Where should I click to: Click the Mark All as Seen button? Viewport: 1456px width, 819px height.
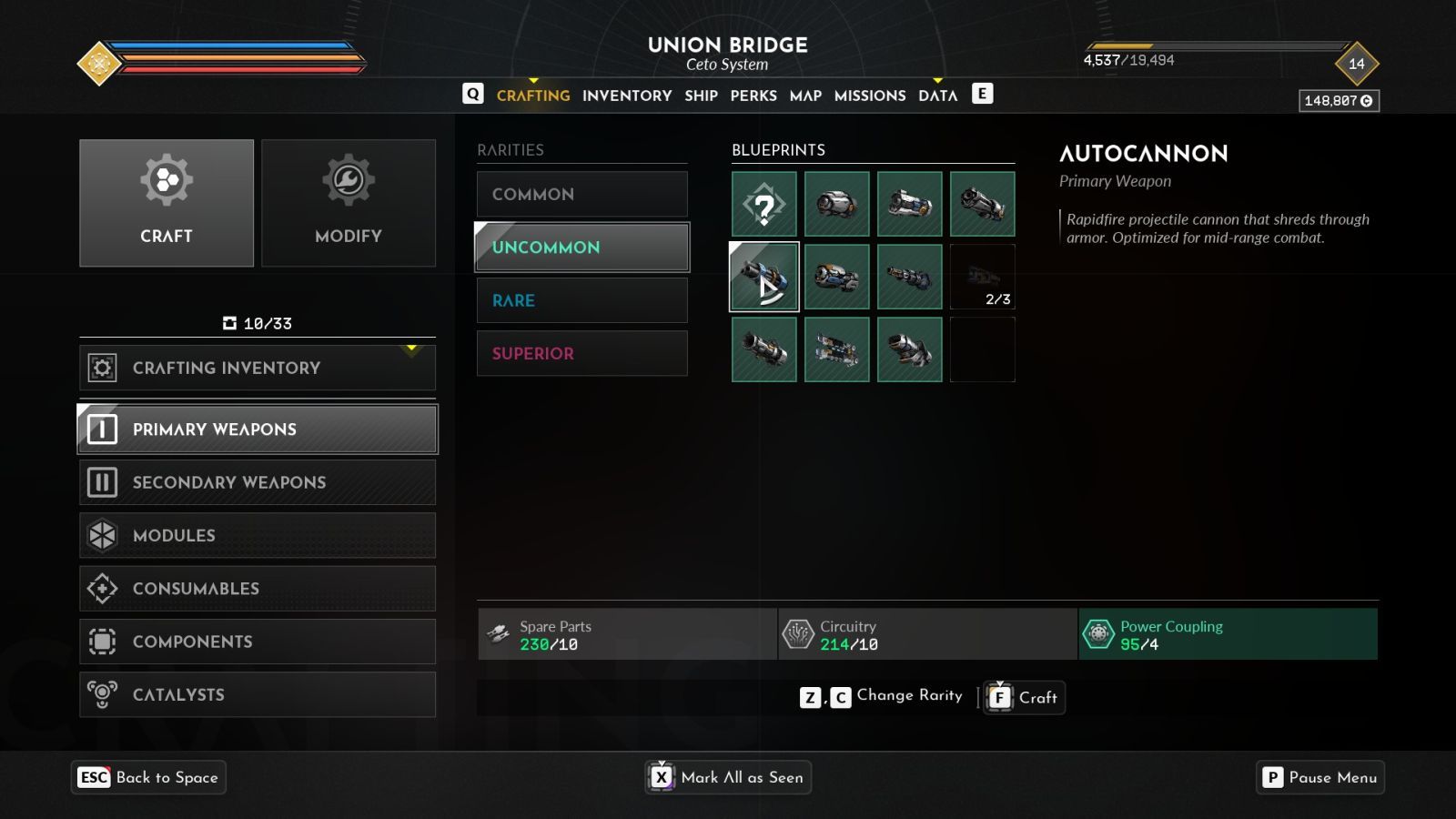coord(728,777)
